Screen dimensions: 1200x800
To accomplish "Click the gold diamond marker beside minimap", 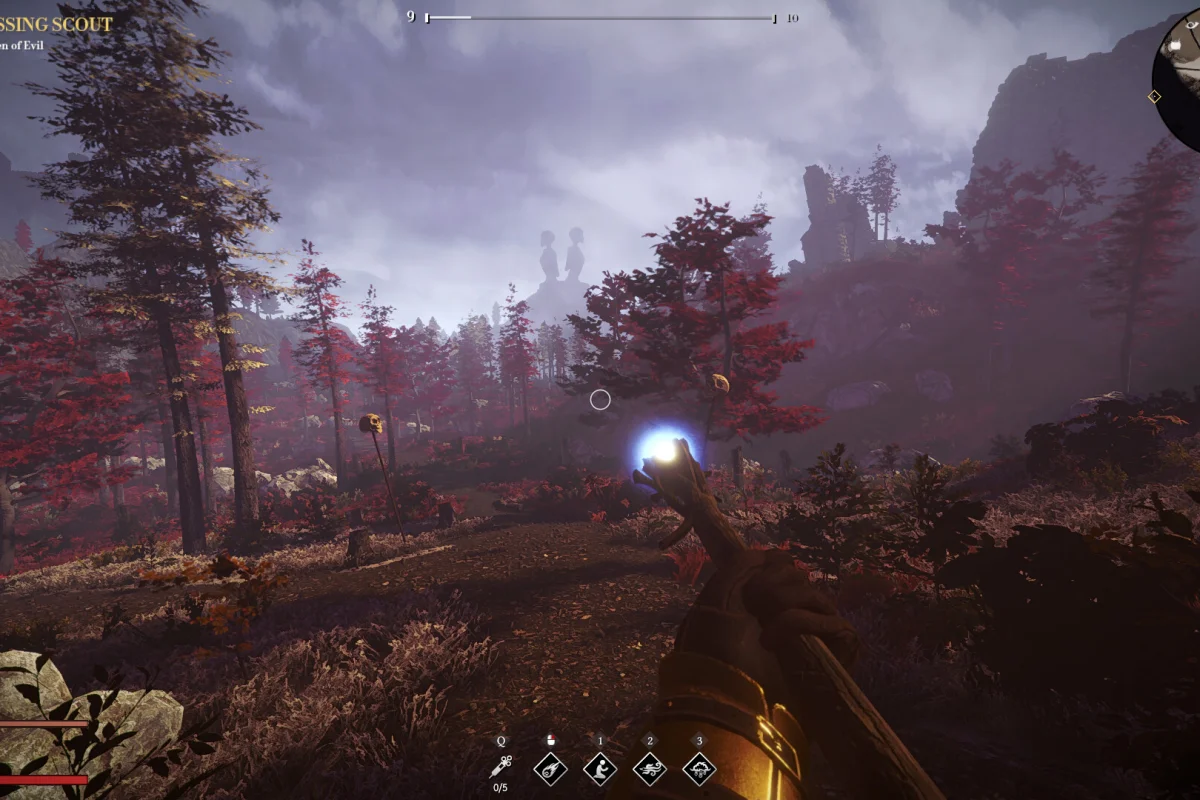I will [x=1154, y=97].
